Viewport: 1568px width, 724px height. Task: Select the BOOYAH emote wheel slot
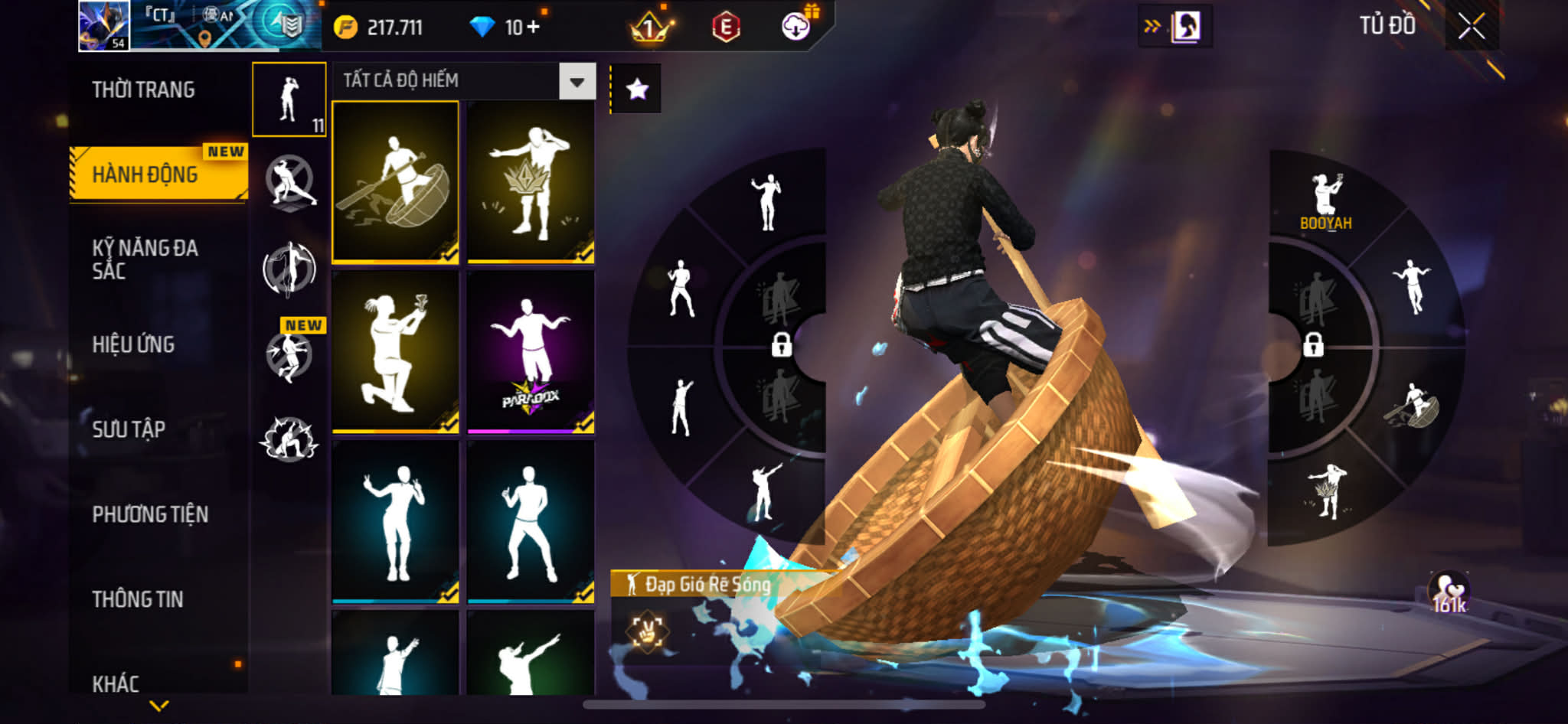point(1325,201)
